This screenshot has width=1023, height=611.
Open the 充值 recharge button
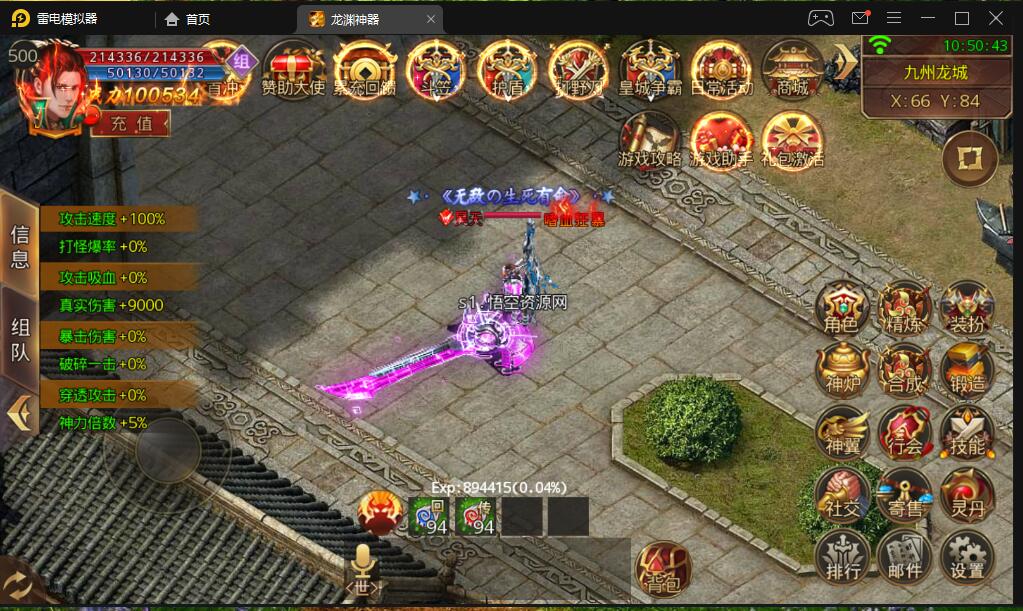(131, 123)
